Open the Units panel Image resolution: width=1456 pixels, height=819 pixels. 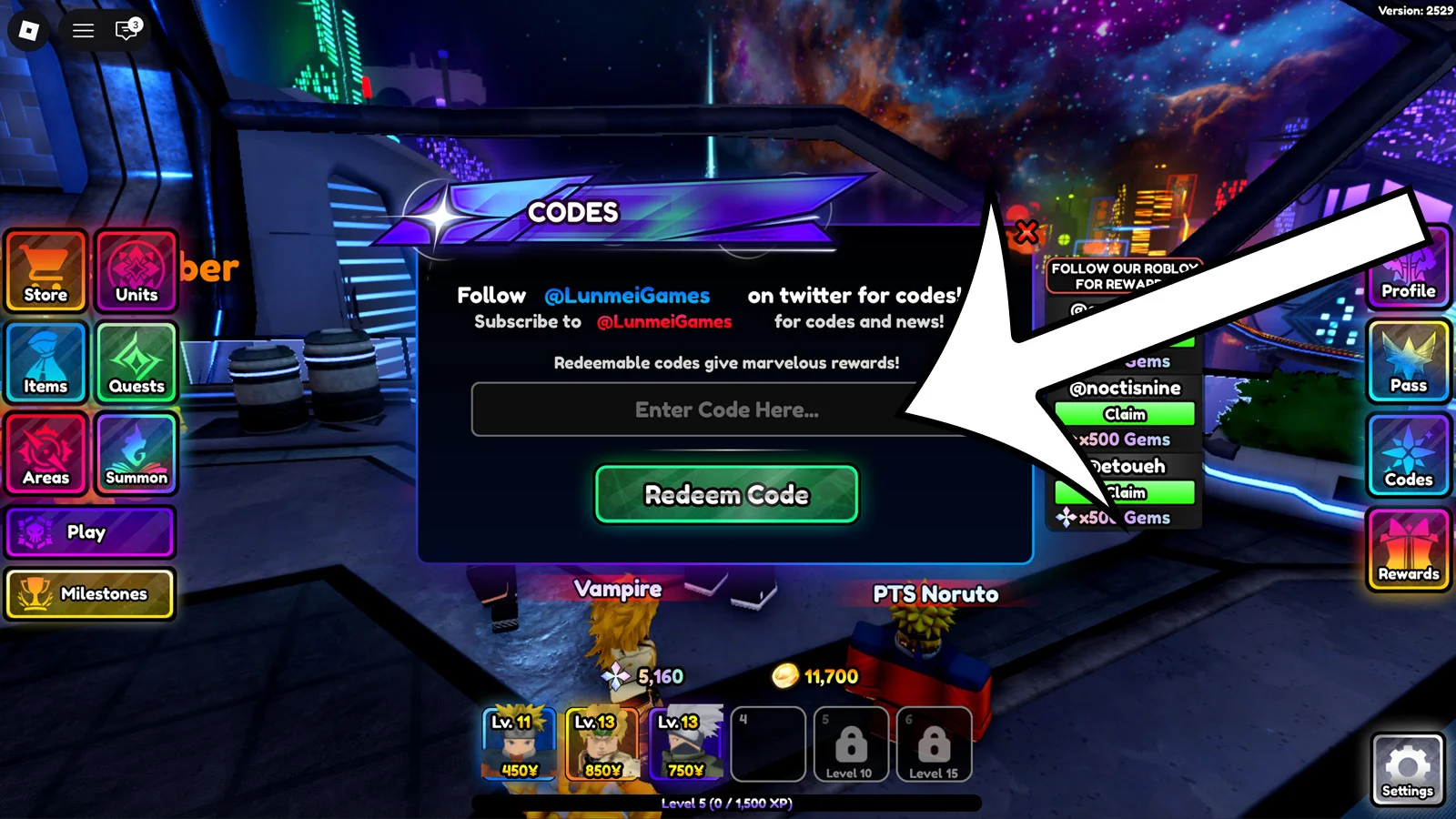136,271
